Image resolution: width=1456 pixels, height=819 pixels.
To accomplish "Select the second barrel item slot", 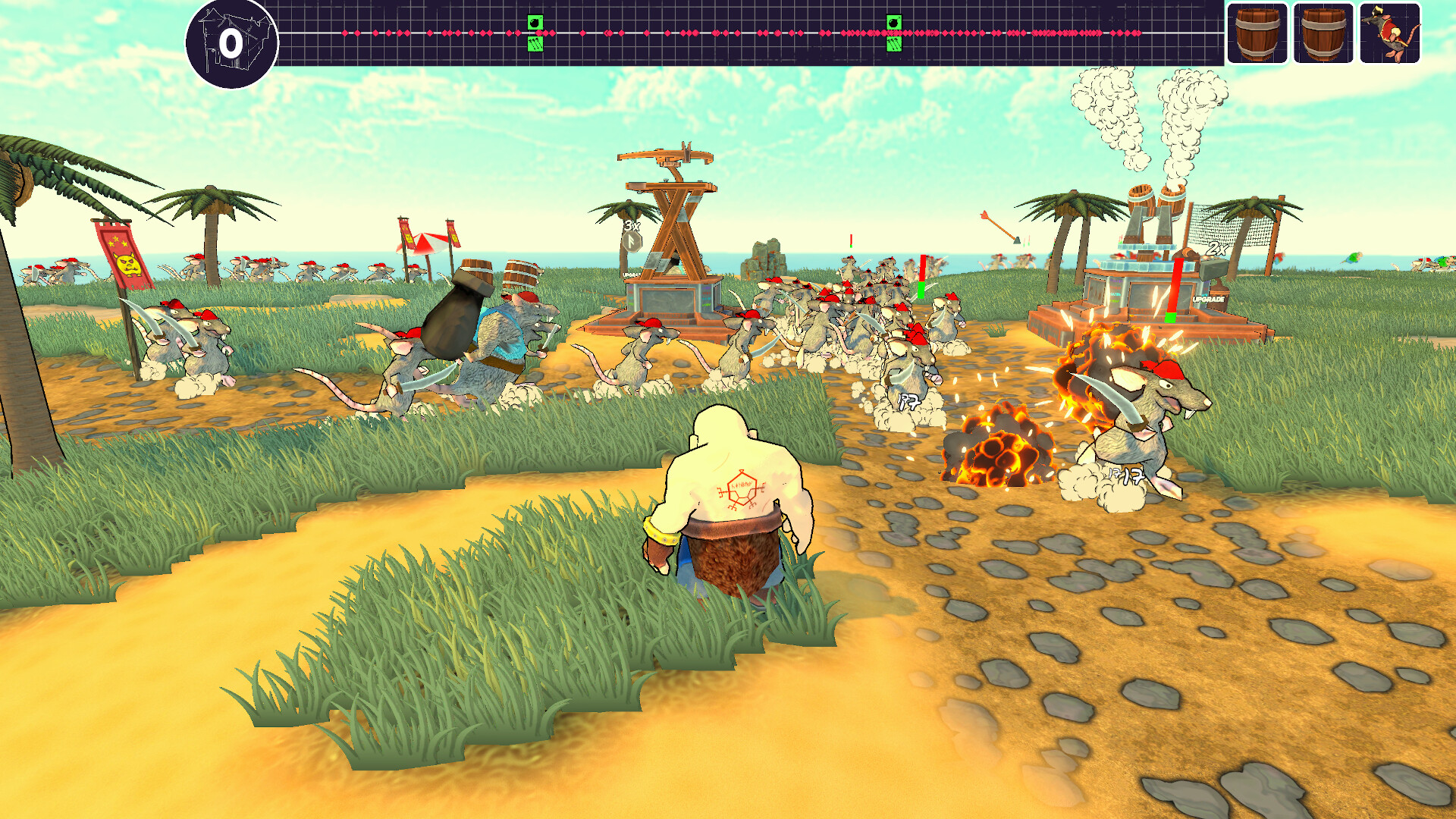I will point(1323,34).
